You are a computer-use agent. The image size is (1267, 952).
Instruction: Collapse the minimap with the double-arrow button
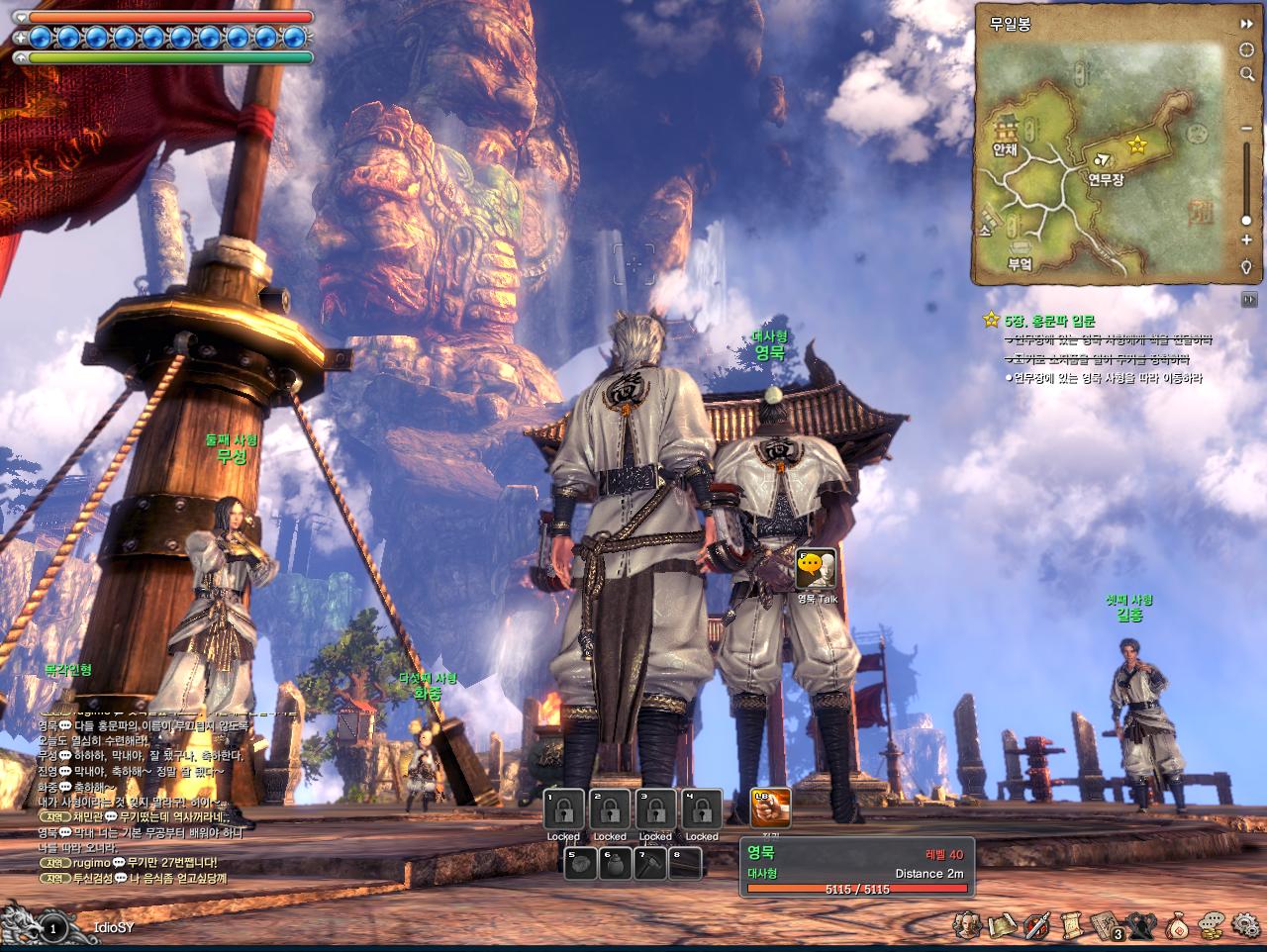click(x=1246, y=23)
